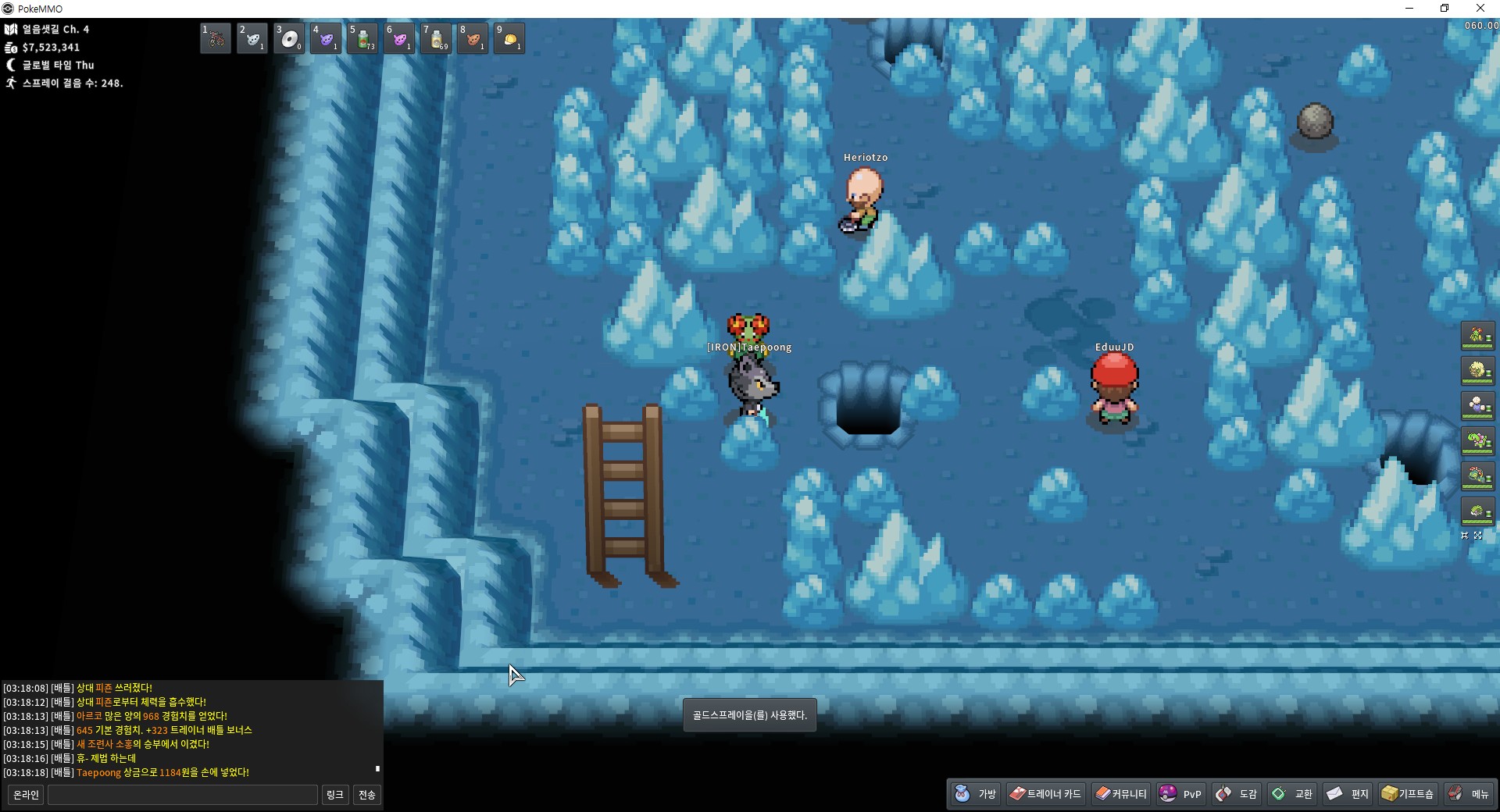Select the yellow item in hotbar slot 9
Screen dimensions: 1500x812
509,38
